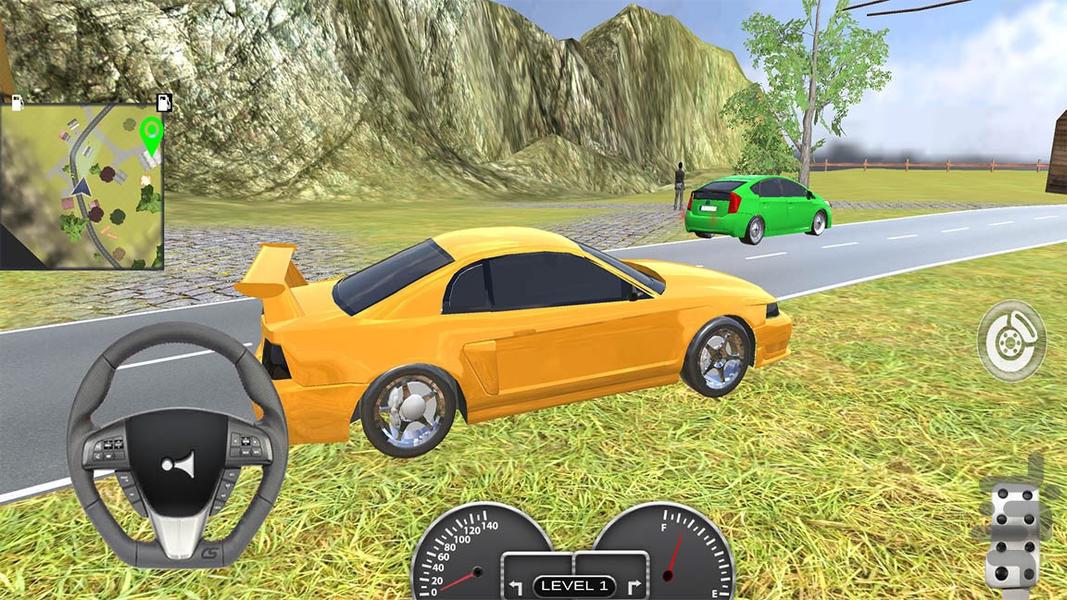Click the white gas station marker

pyautogui.click(x=18, y=101)
